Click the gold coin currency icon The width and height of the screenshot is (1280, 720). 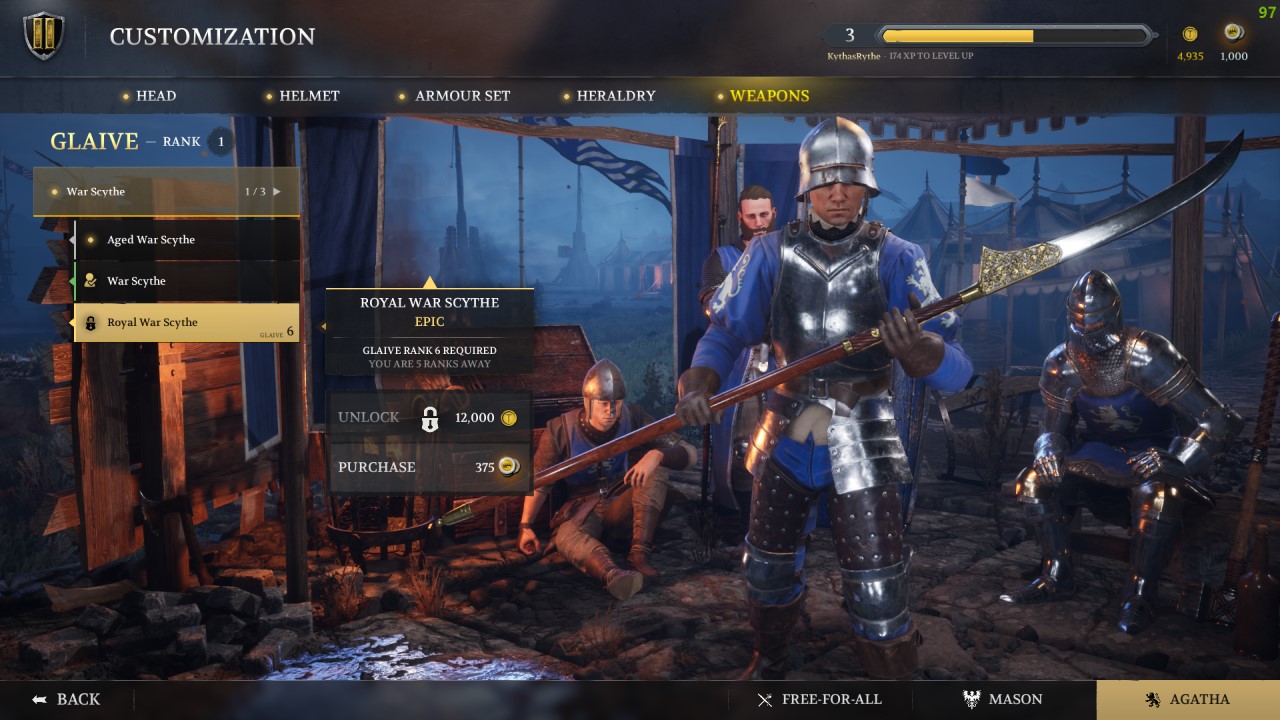1190,33
